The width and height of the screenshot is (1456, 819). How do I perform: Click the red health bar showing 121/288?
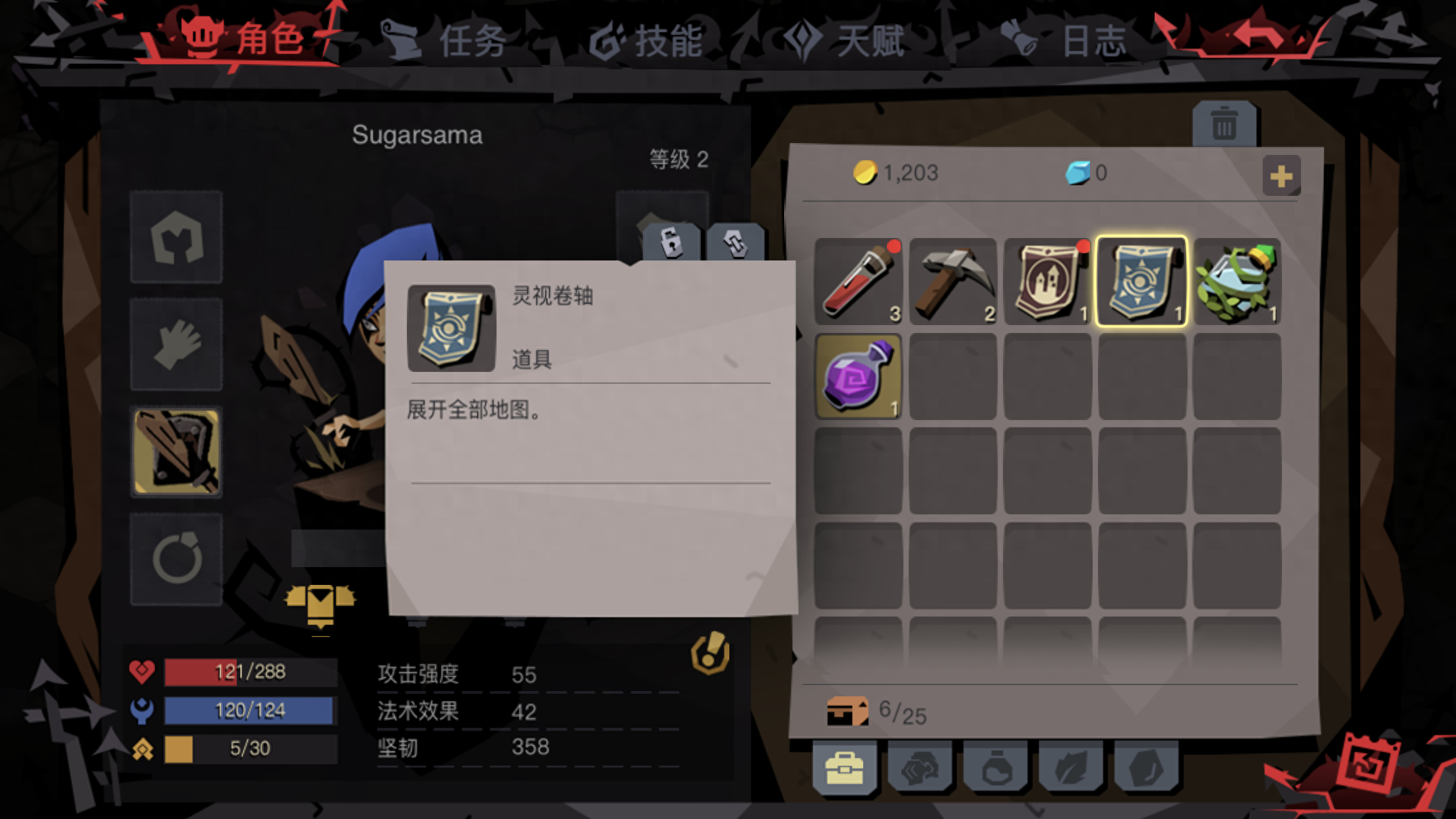click(x=249, y=672)
